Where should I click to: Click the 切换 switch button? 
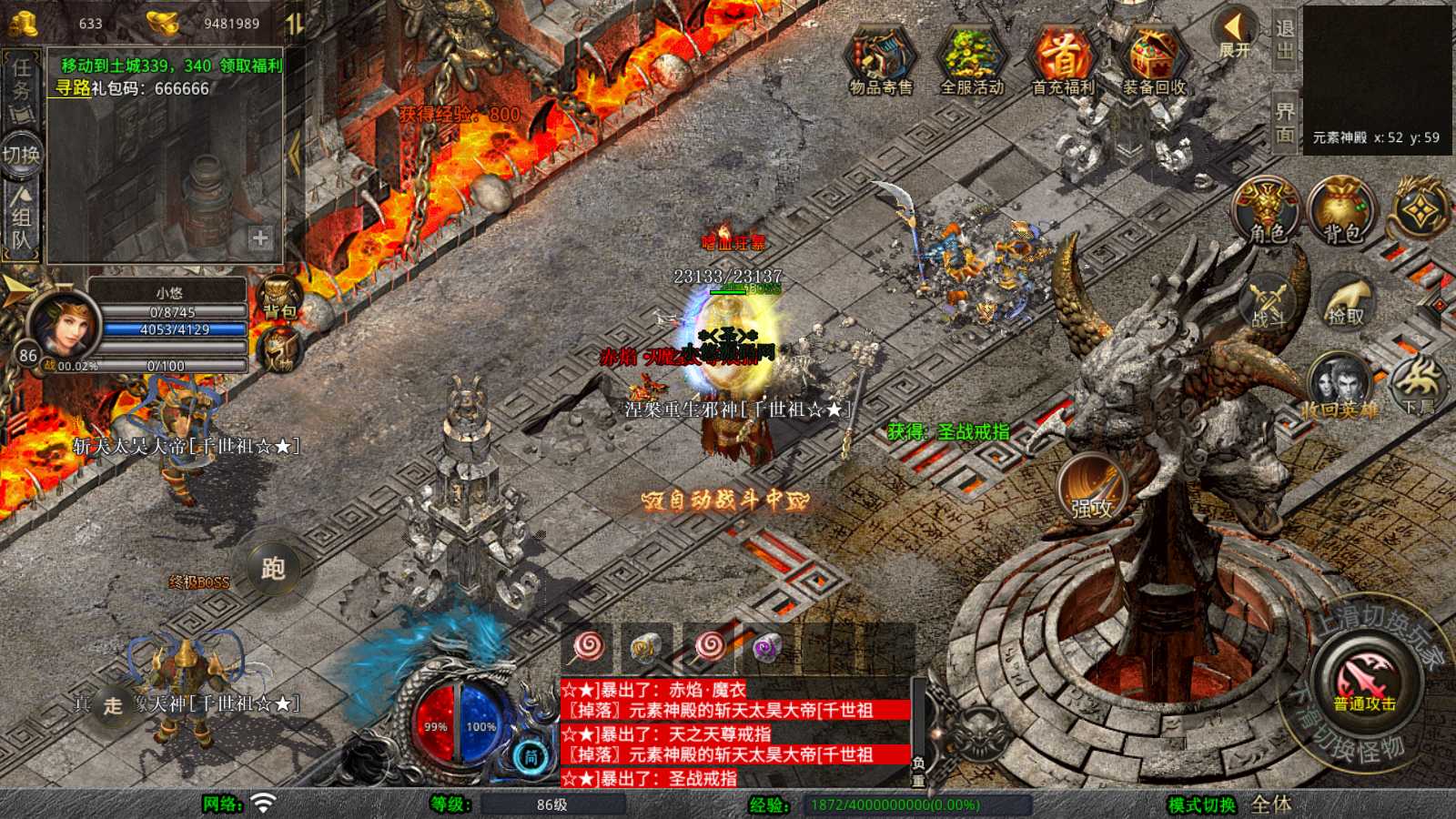coord(21,155)
